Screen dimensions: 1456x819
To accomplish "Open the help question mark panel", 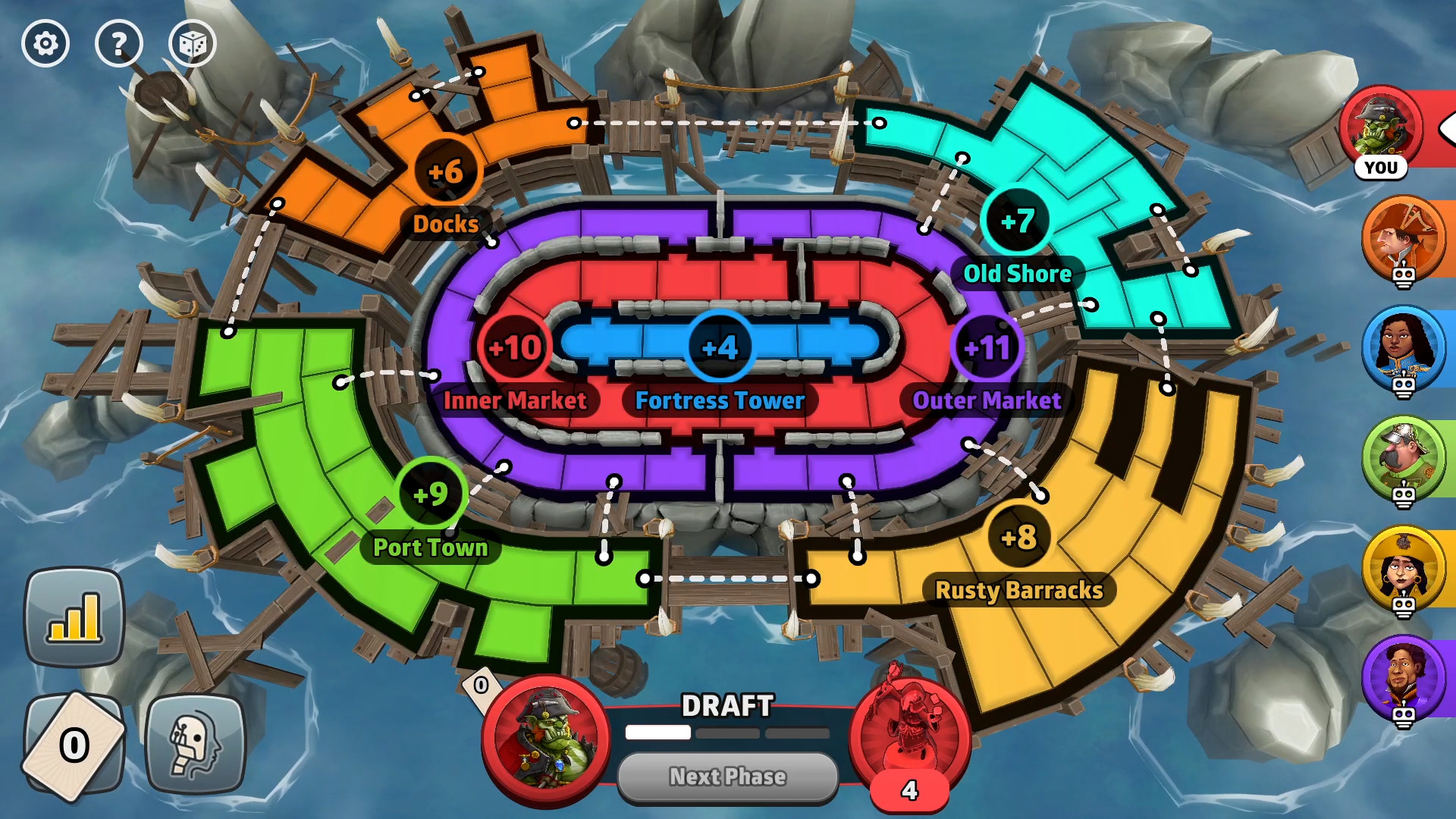I will click(x=119, y=43).
